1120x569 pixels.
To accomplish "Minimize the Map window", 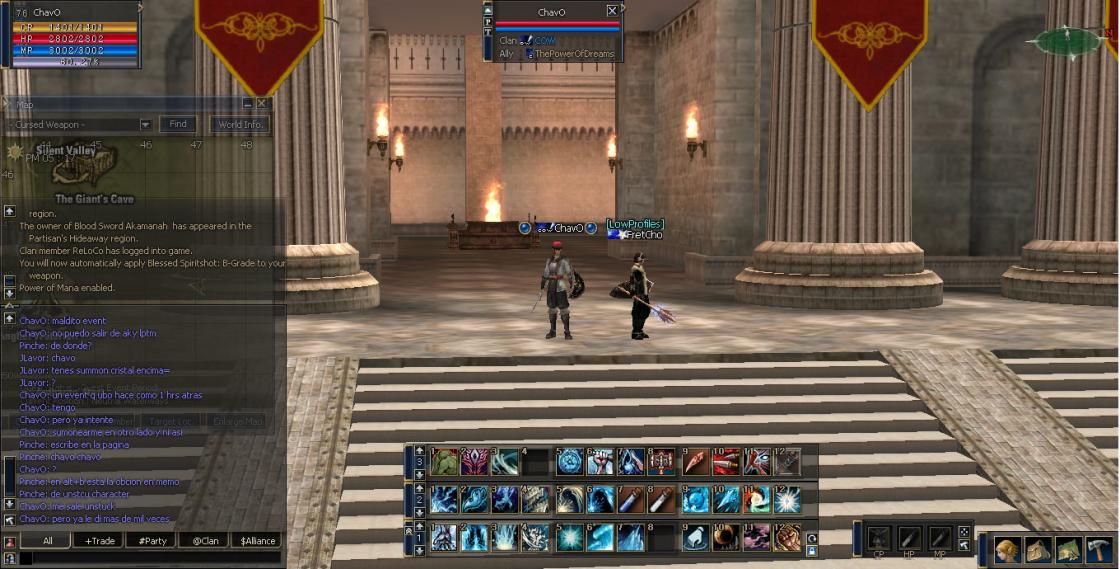I will pos(248,103).
